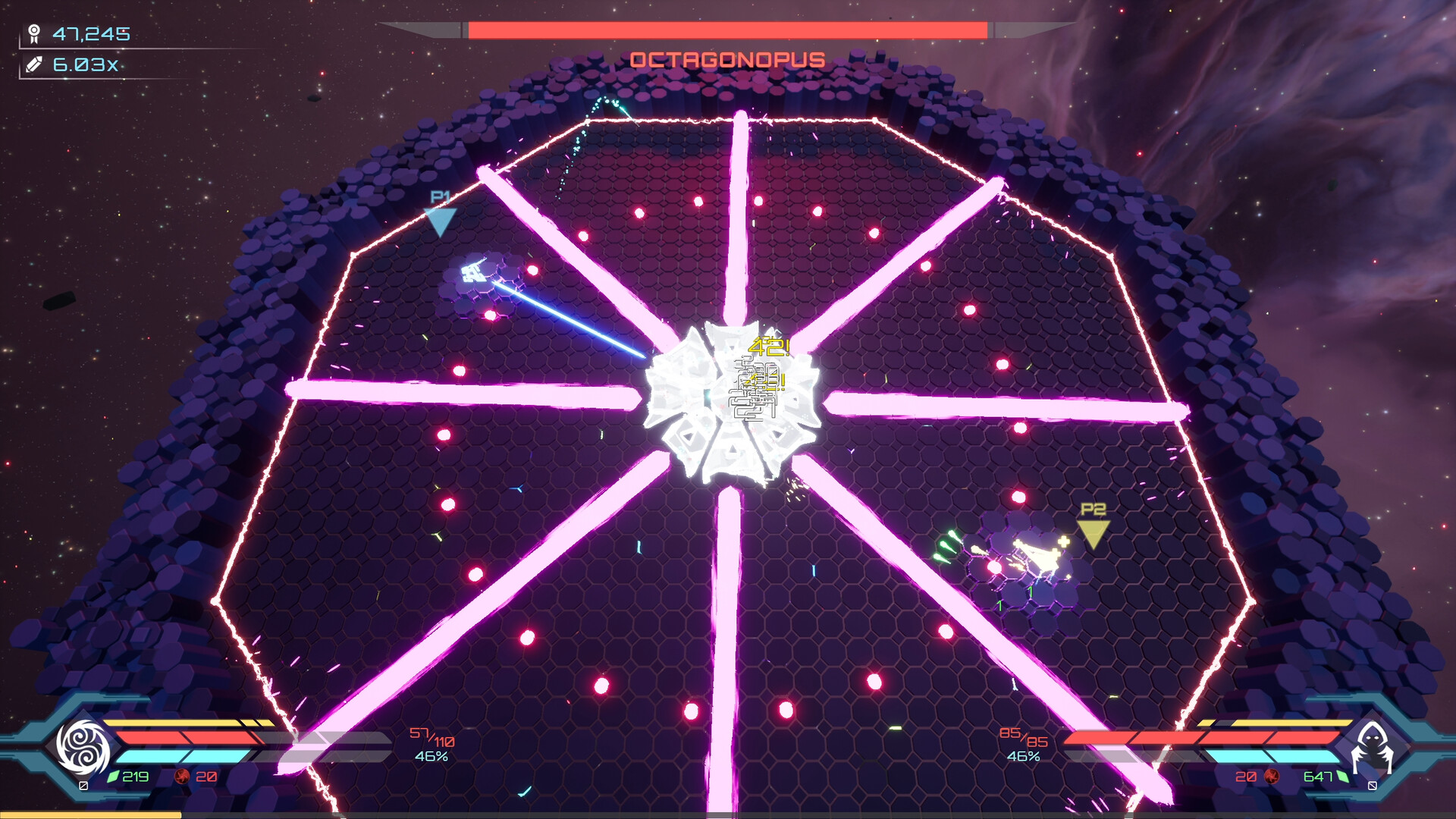The width and height of the screenshot is (1456, 819).
Task: Click the red coin icon beside Player 2's 20
Action: pos(1272,777)
